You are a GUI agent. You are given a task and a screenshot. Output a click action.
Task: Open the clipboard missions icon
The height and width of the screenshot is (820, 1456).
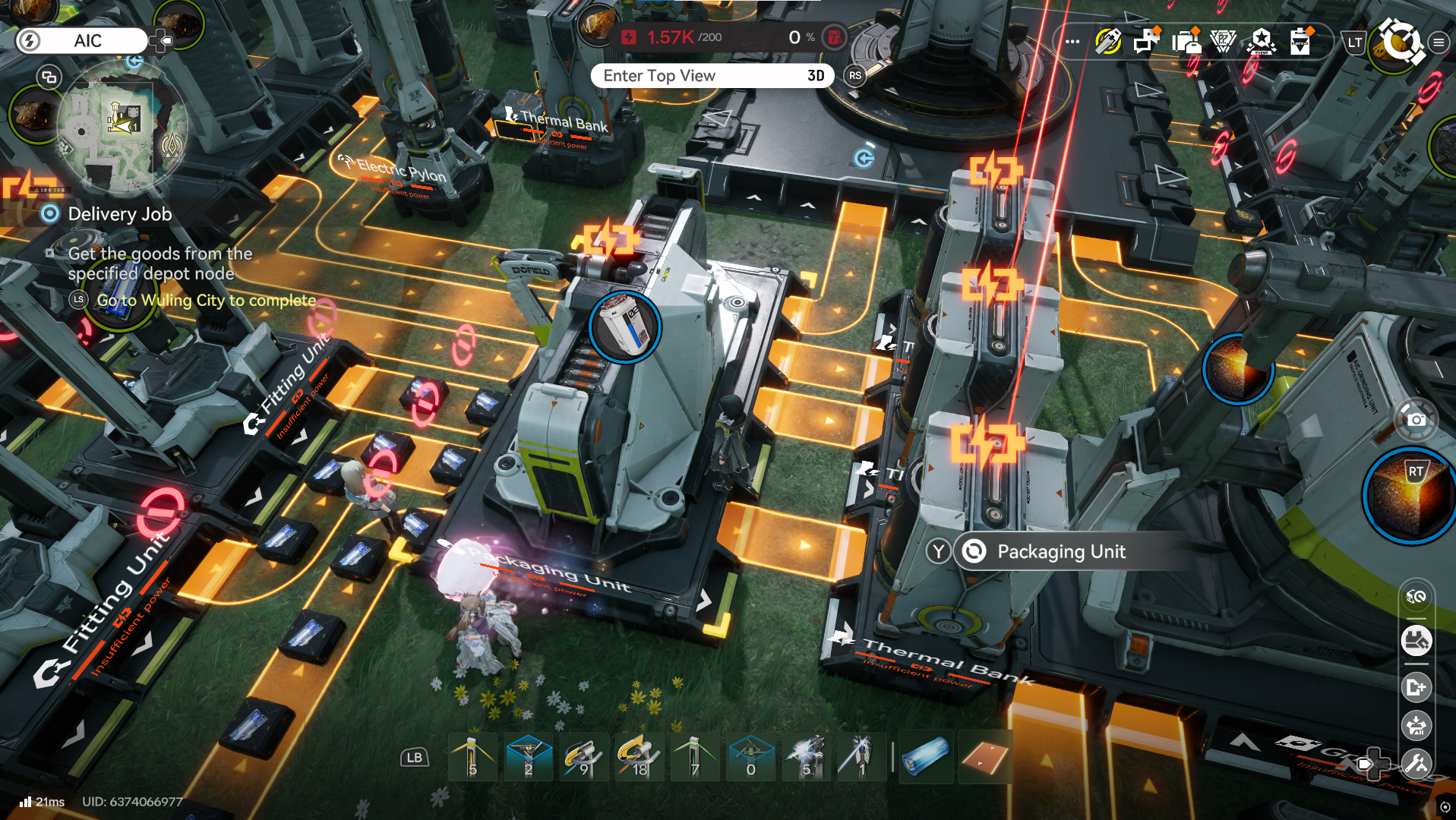1300,42
